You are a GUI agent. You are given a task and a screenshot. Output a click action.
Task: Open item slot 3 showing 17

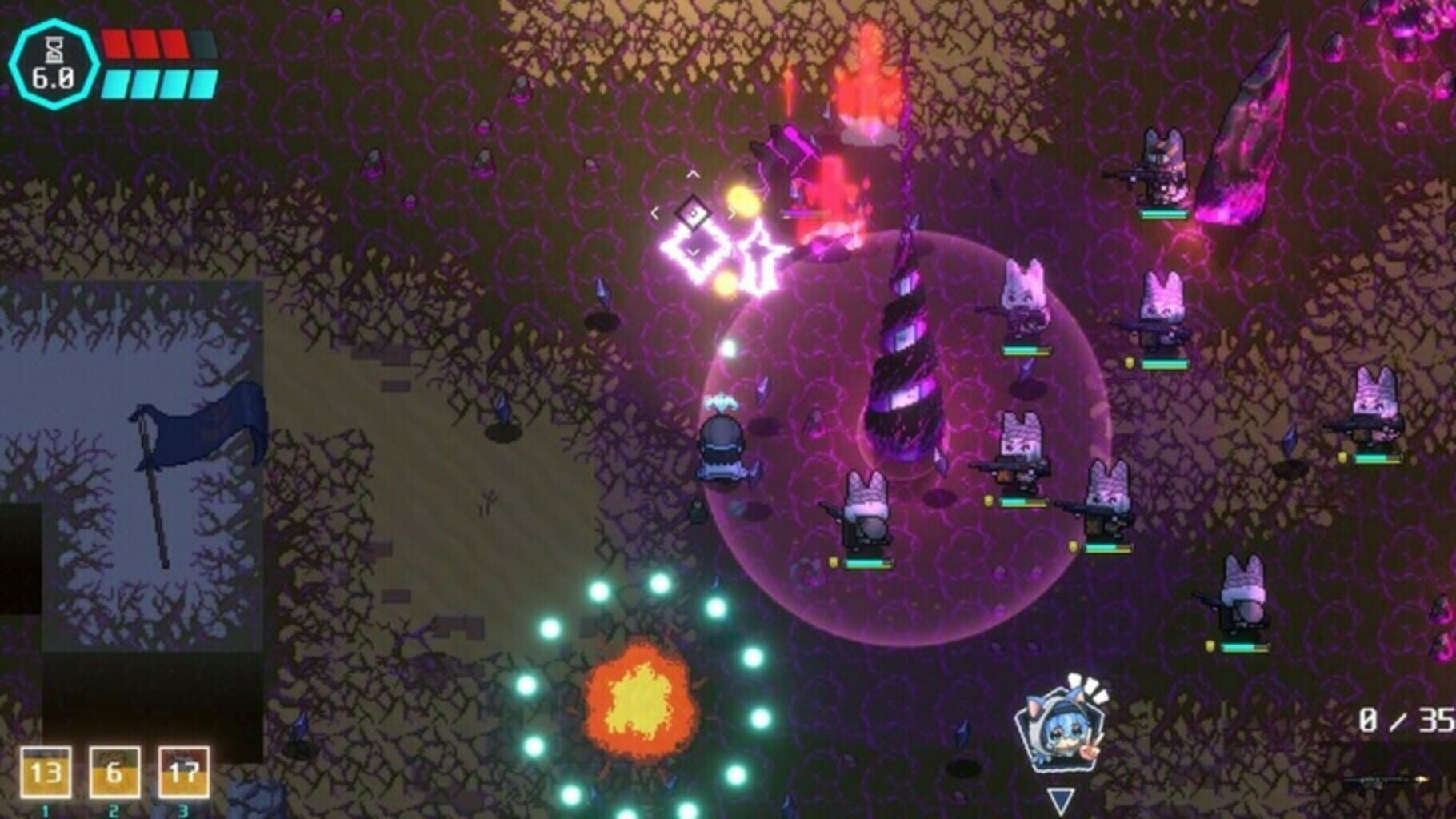182,773
